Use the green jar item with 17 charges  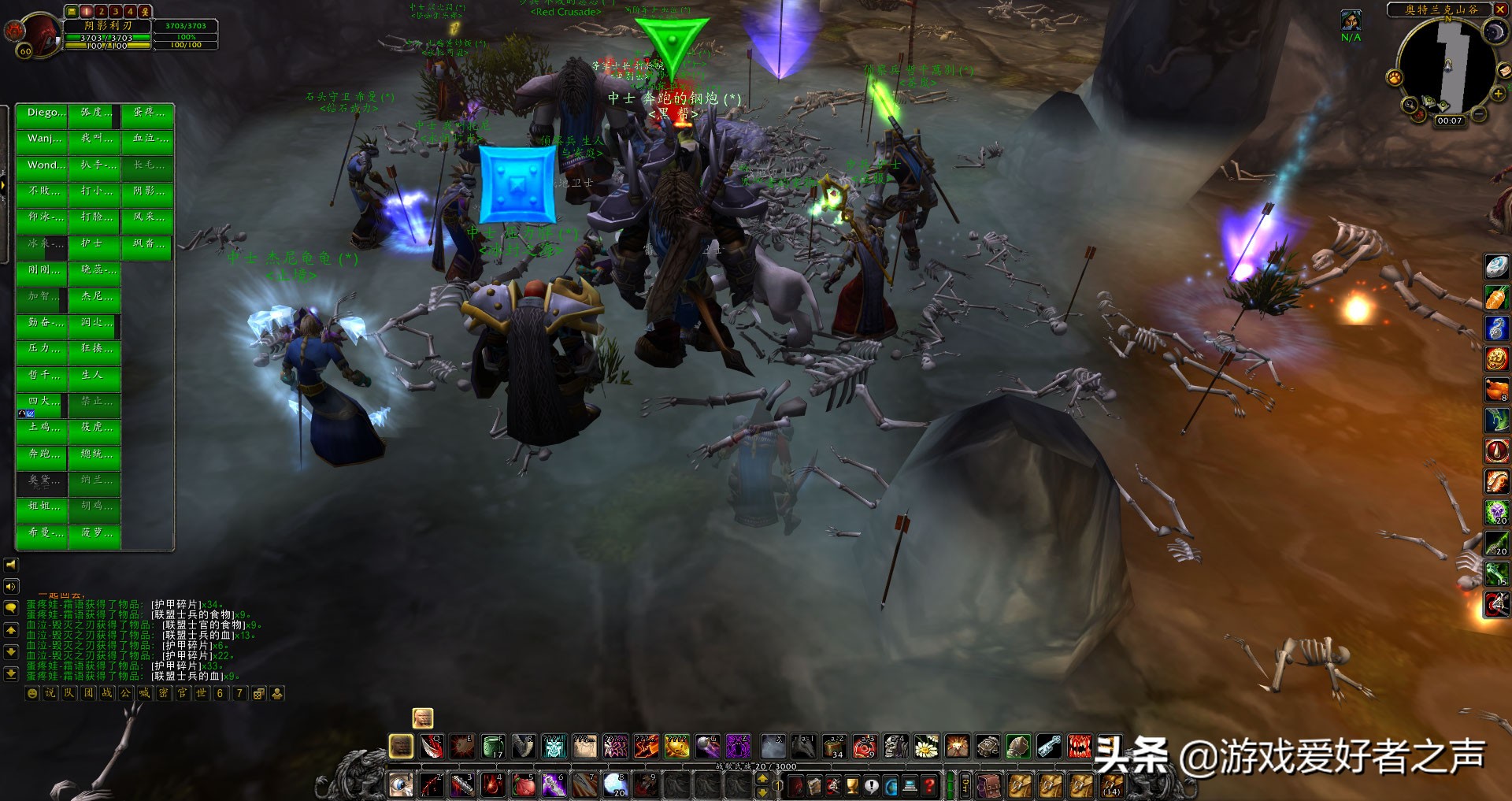pyautogui.click(x=493, y=746)
